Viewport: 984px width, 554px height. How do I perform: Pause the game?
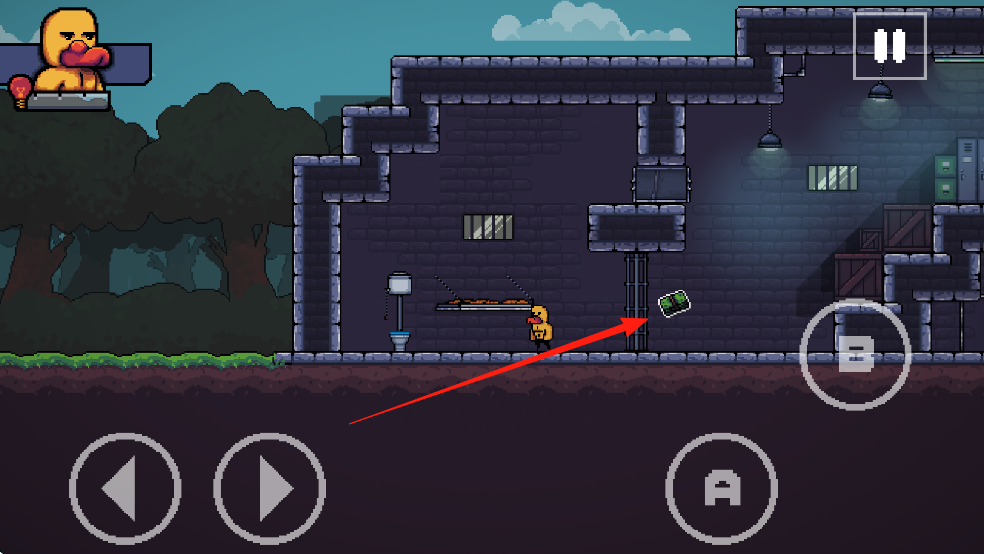[x=889, y=46]
